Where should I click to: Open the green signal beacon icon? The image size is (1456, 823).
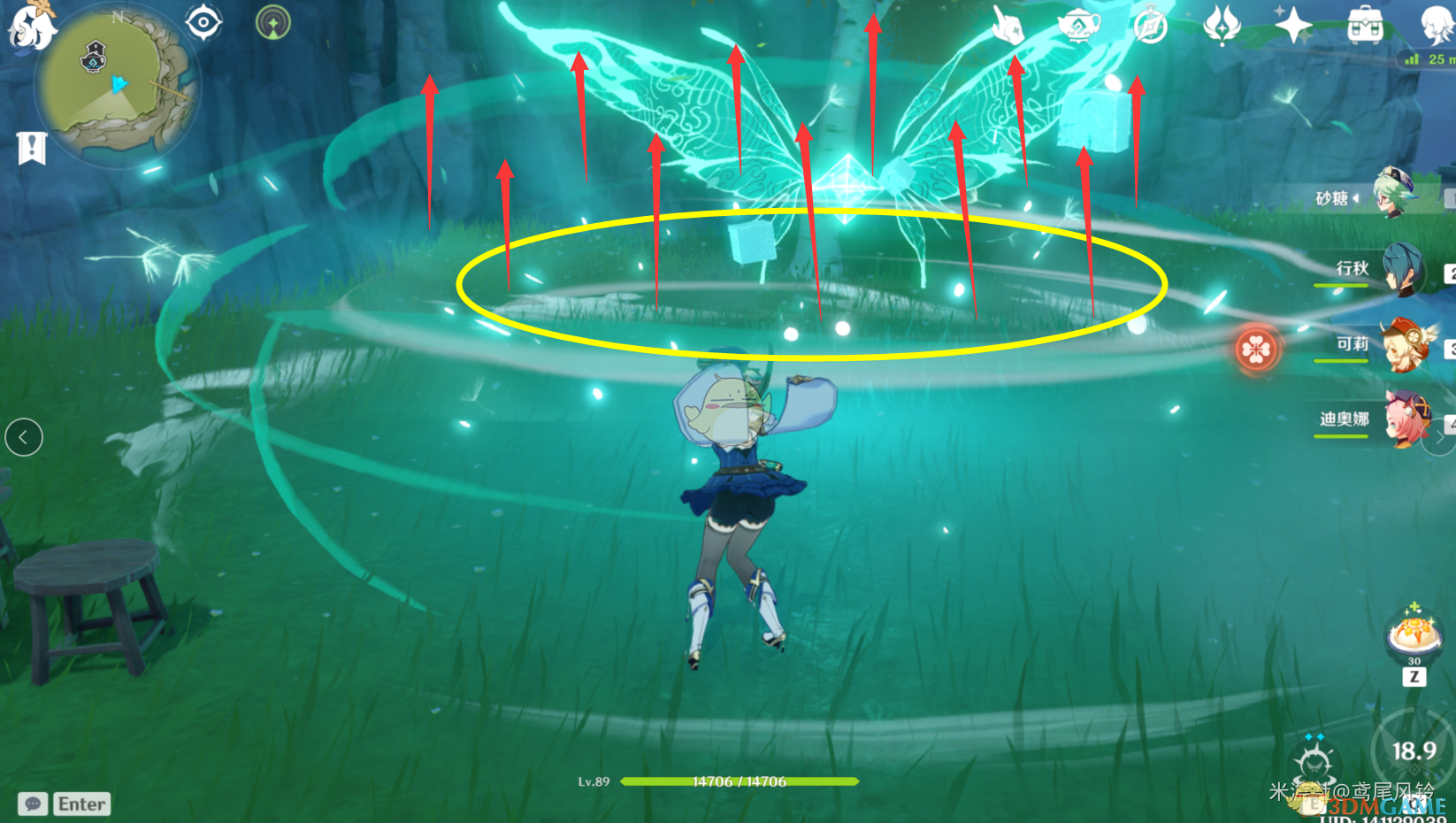(x=272, y=22)
